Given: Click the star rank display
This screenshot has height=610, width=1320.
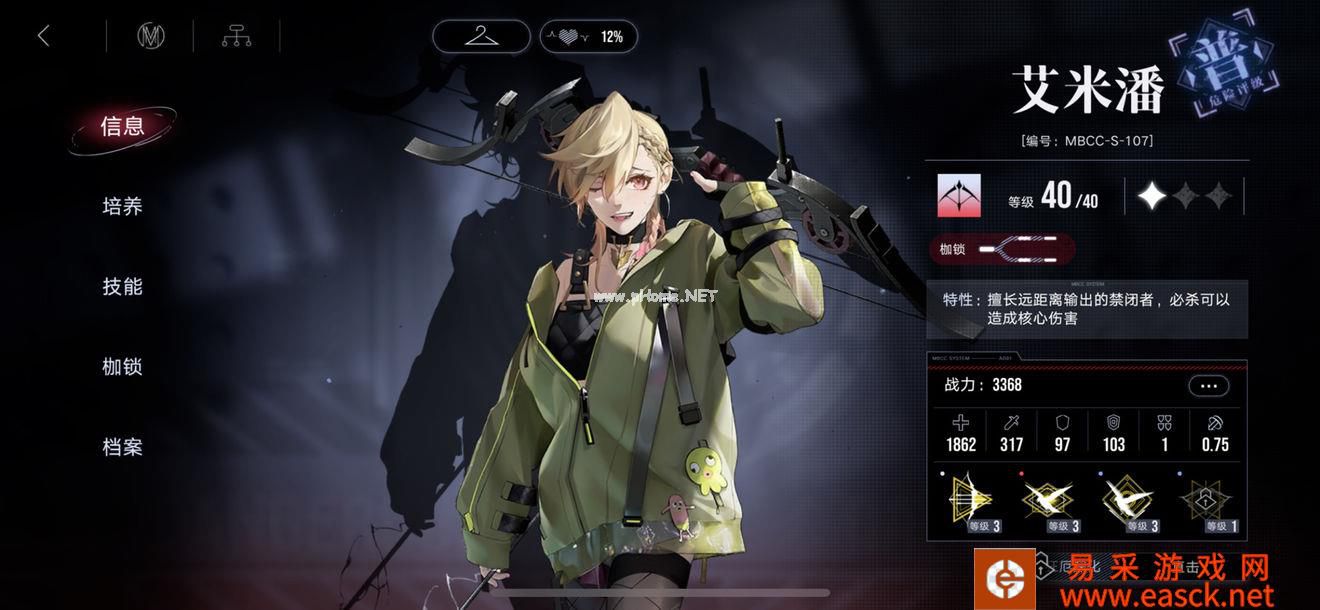Looking at the screenshot, I should coord(1185,196).
